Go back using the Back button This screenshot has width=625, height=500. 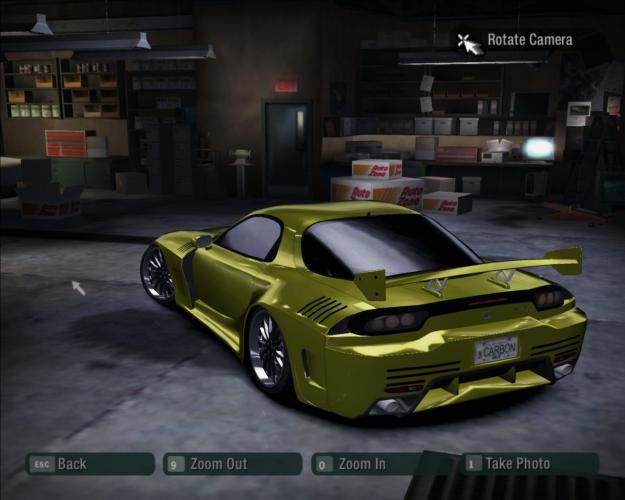tap(90, 464)
